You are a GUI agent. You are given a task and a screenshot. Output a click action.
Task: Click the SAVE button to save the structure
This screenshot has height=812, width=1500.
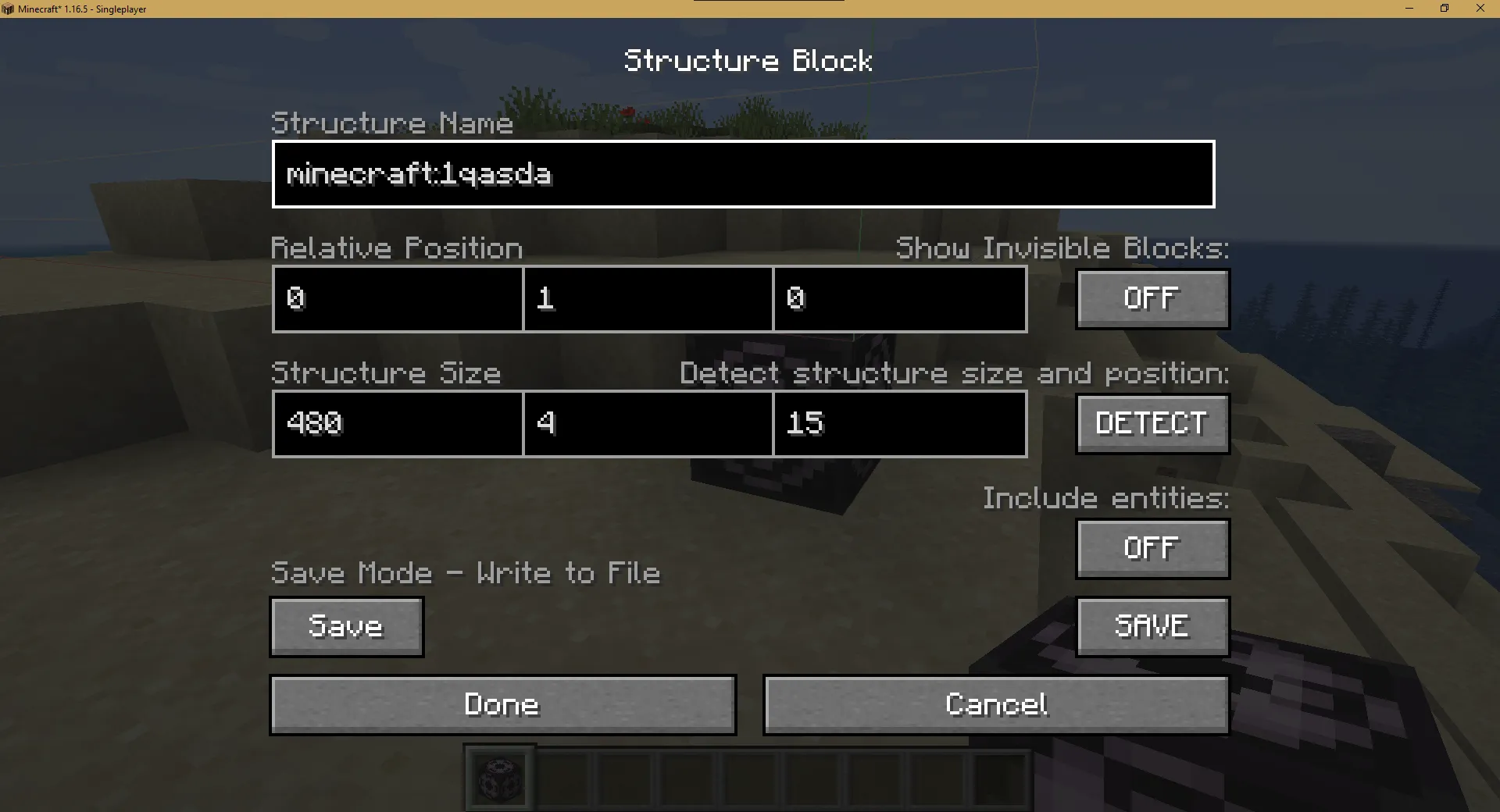coord(1152,626)
